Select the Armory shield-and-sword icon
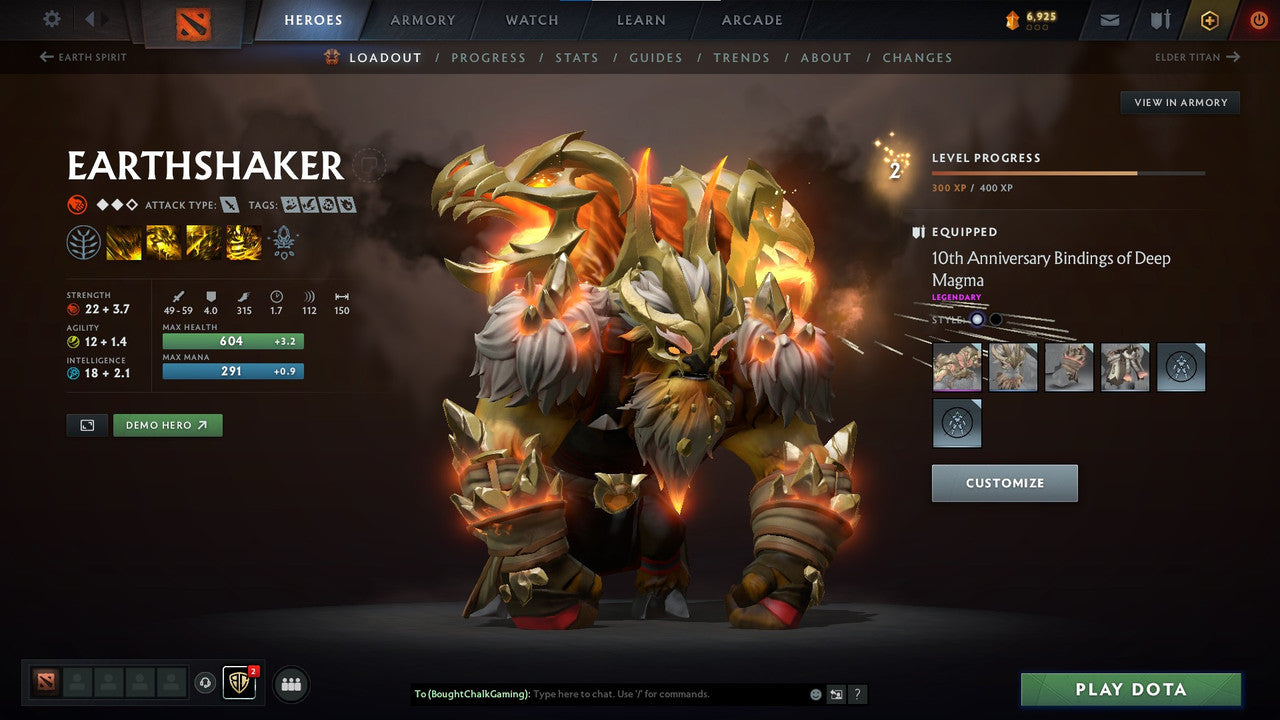Image resolution: width=1280 pixels, height=720 pixels. (1160, 19)
